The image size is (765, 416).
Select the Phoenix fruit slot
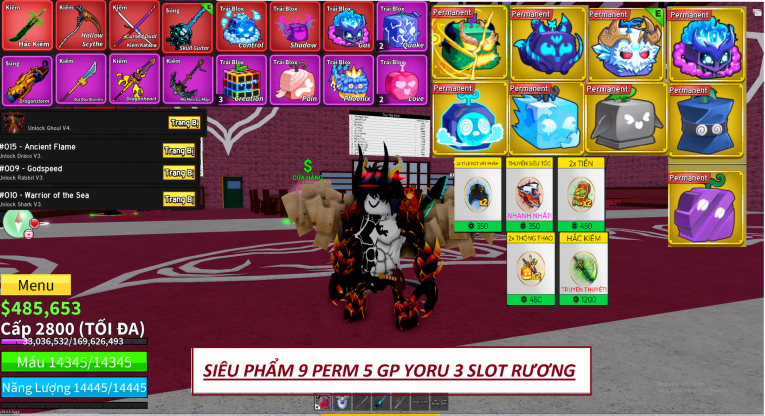pyautogui.click(x=349, y=79)
